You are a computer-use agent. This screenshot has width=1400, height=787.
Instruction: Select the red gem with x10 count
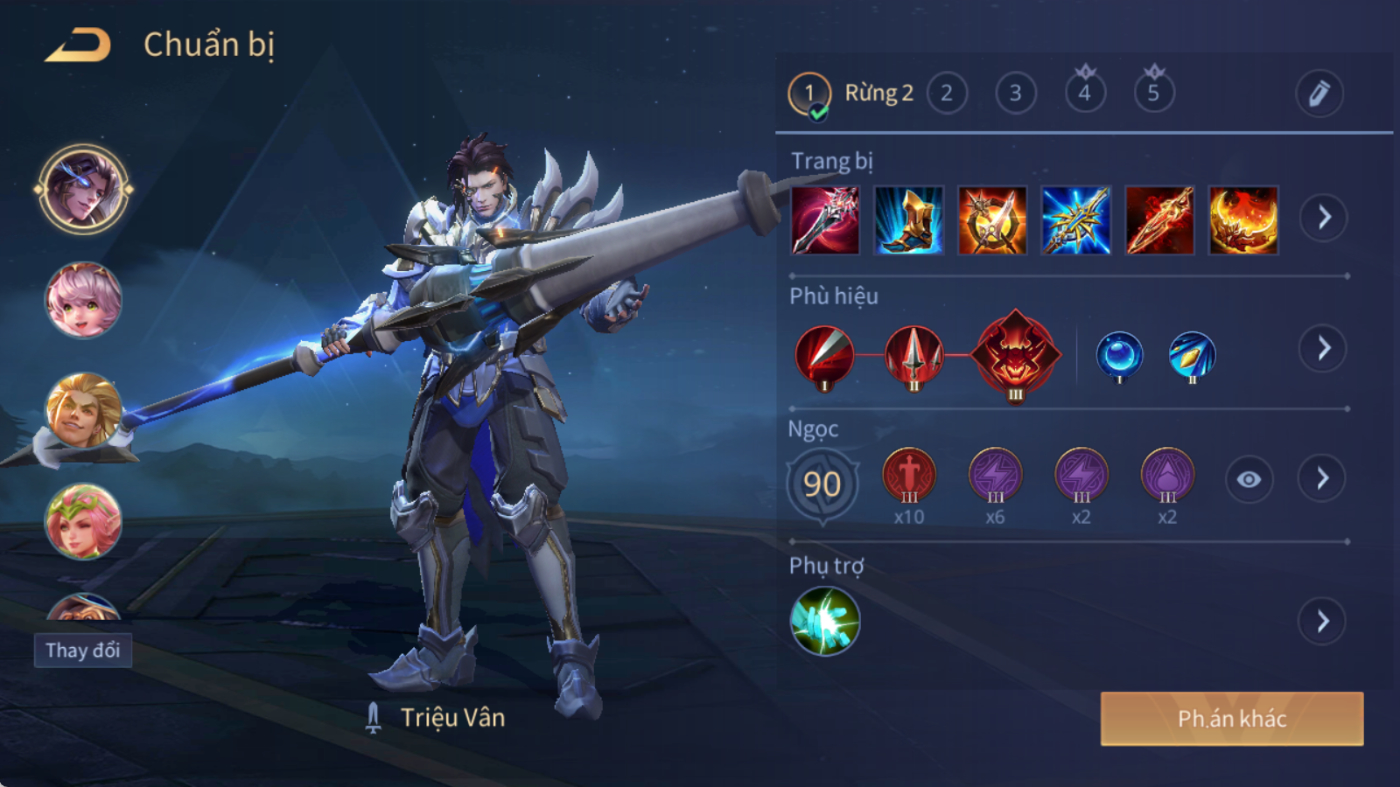click(909, 476)
